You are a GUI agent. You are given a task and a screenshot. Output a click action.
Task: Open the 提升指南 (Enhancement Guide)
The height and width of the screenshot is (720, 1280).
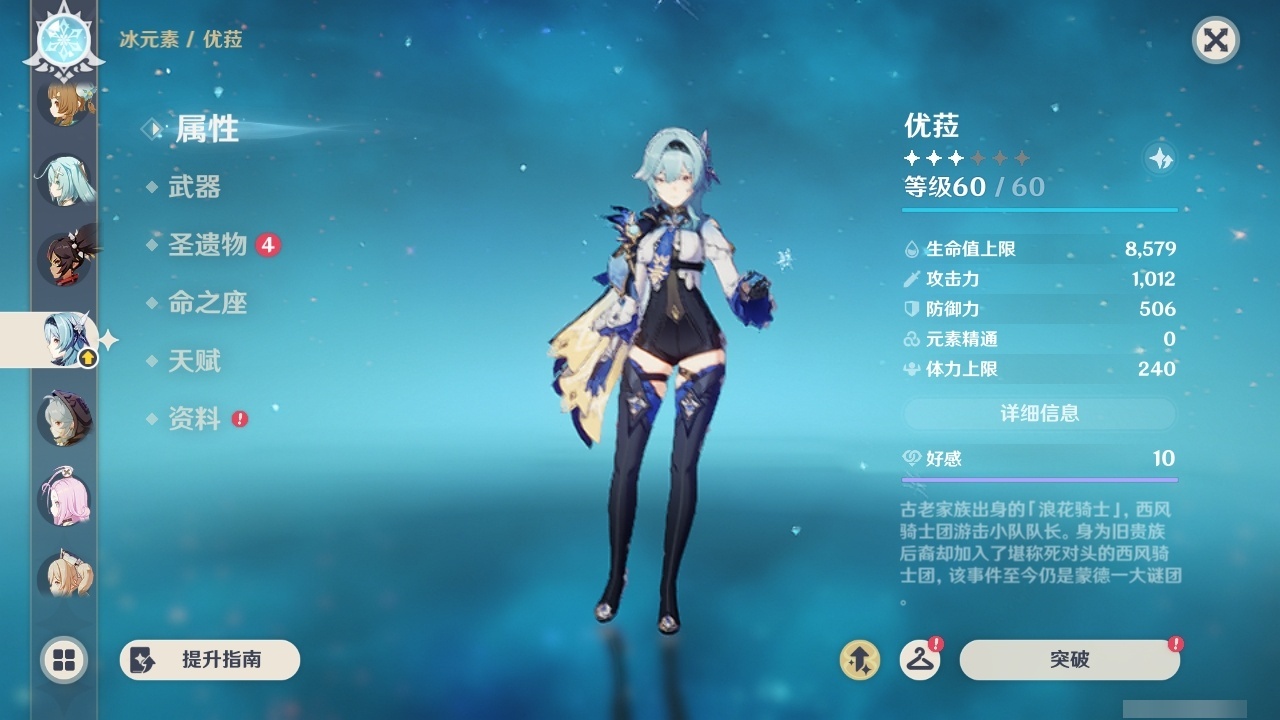pyautogui.click(x=210, y=660)
